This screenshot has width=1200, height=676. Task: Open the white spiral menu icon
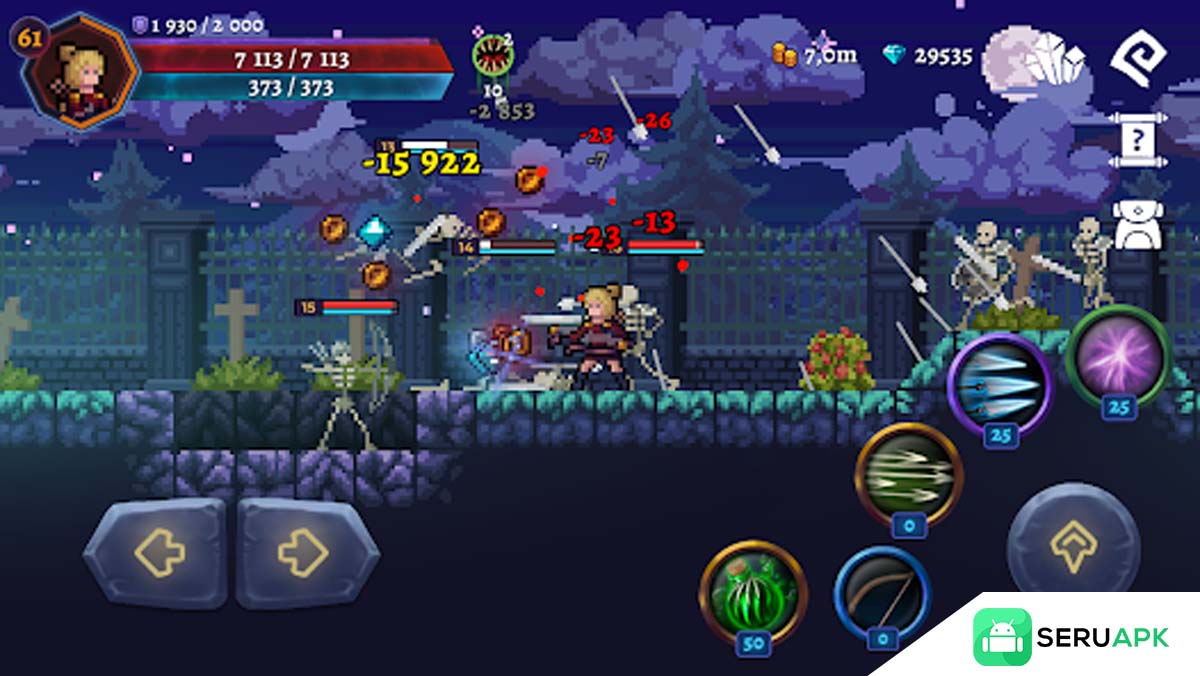pos(1138,59)
